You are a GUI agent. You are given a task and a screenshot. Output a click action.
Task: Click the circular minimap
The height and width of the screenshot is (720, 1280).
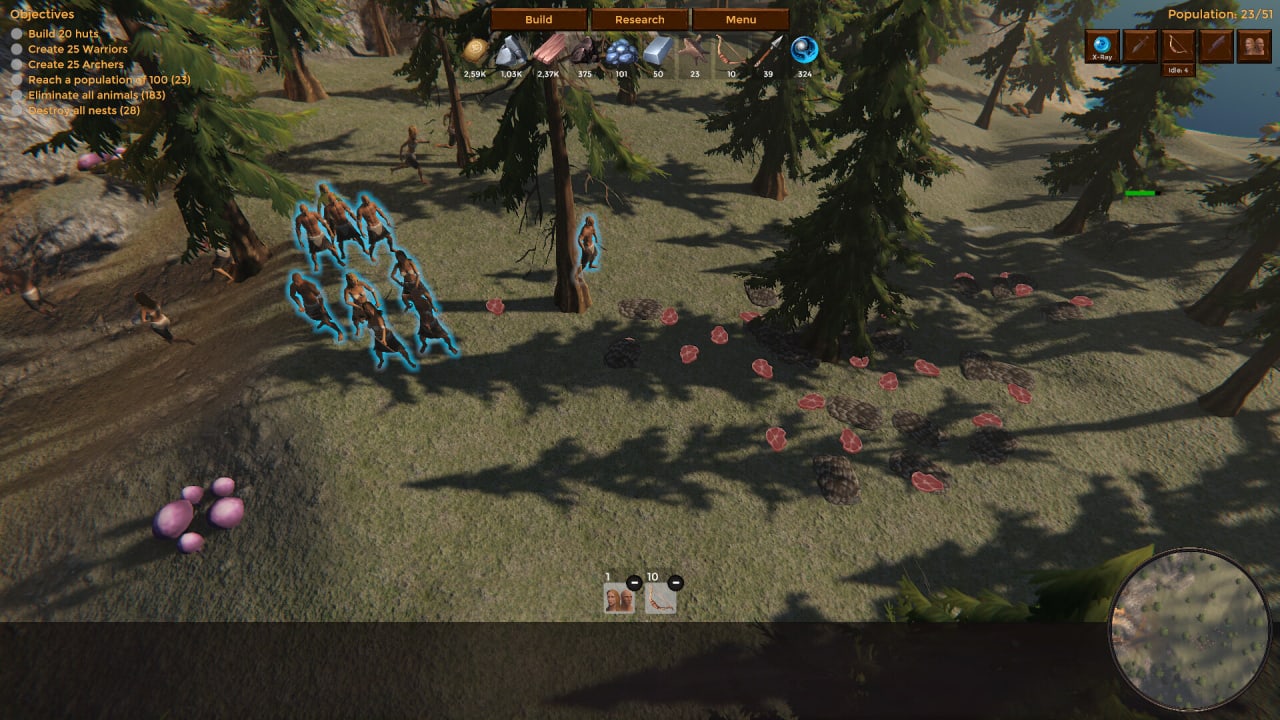(1190, 630)
